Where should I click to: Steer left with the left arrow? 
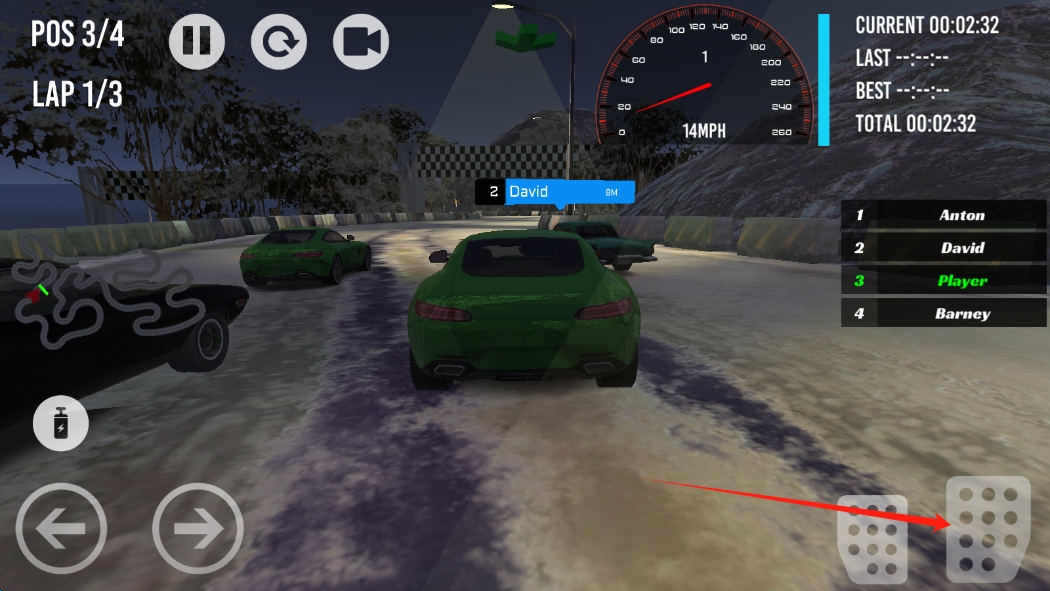(x=61, y=528)
